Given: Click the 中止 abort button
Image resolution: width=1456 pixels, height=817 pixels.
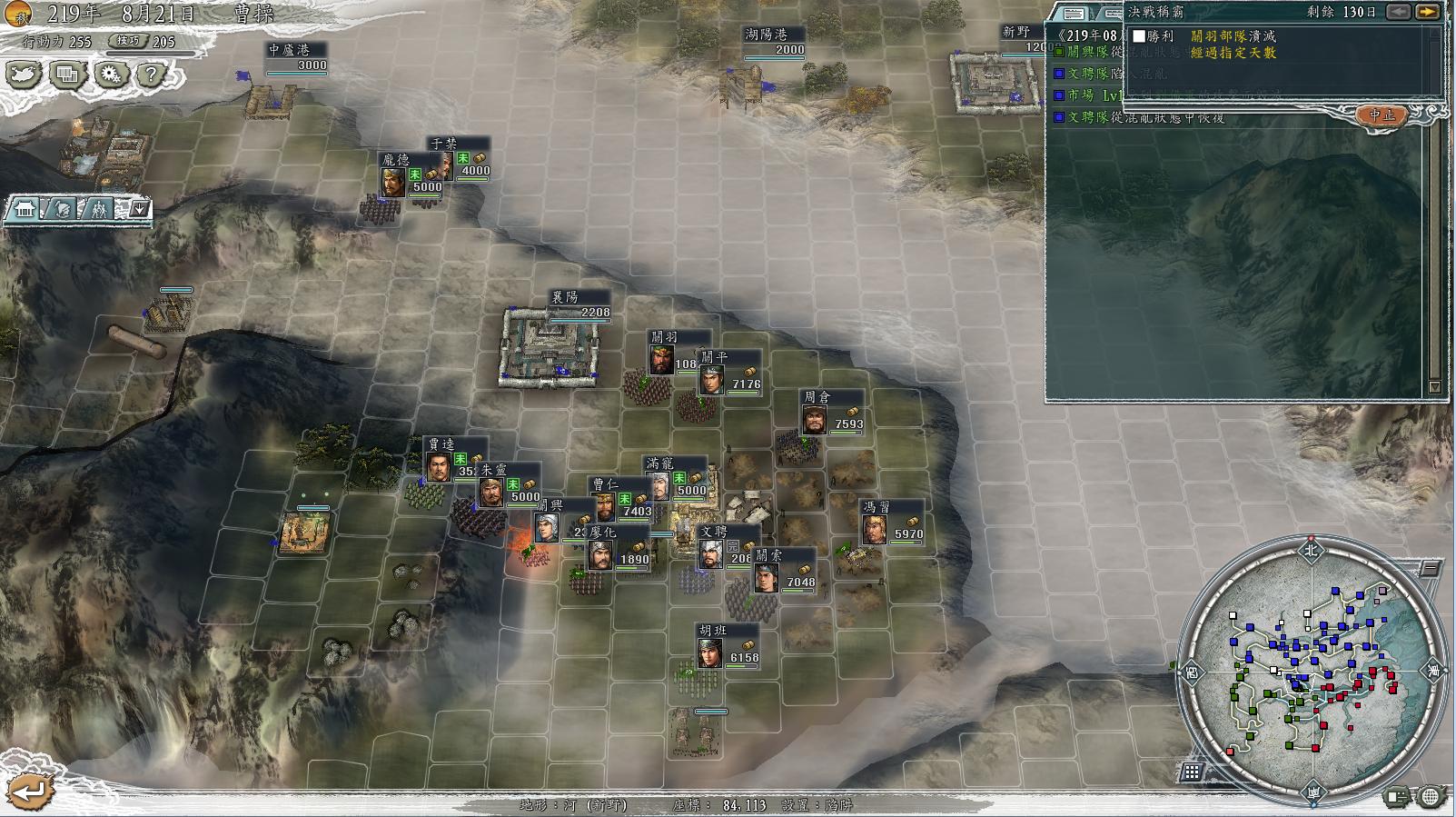Looking at the screenshot, I should pos(1382,115).
